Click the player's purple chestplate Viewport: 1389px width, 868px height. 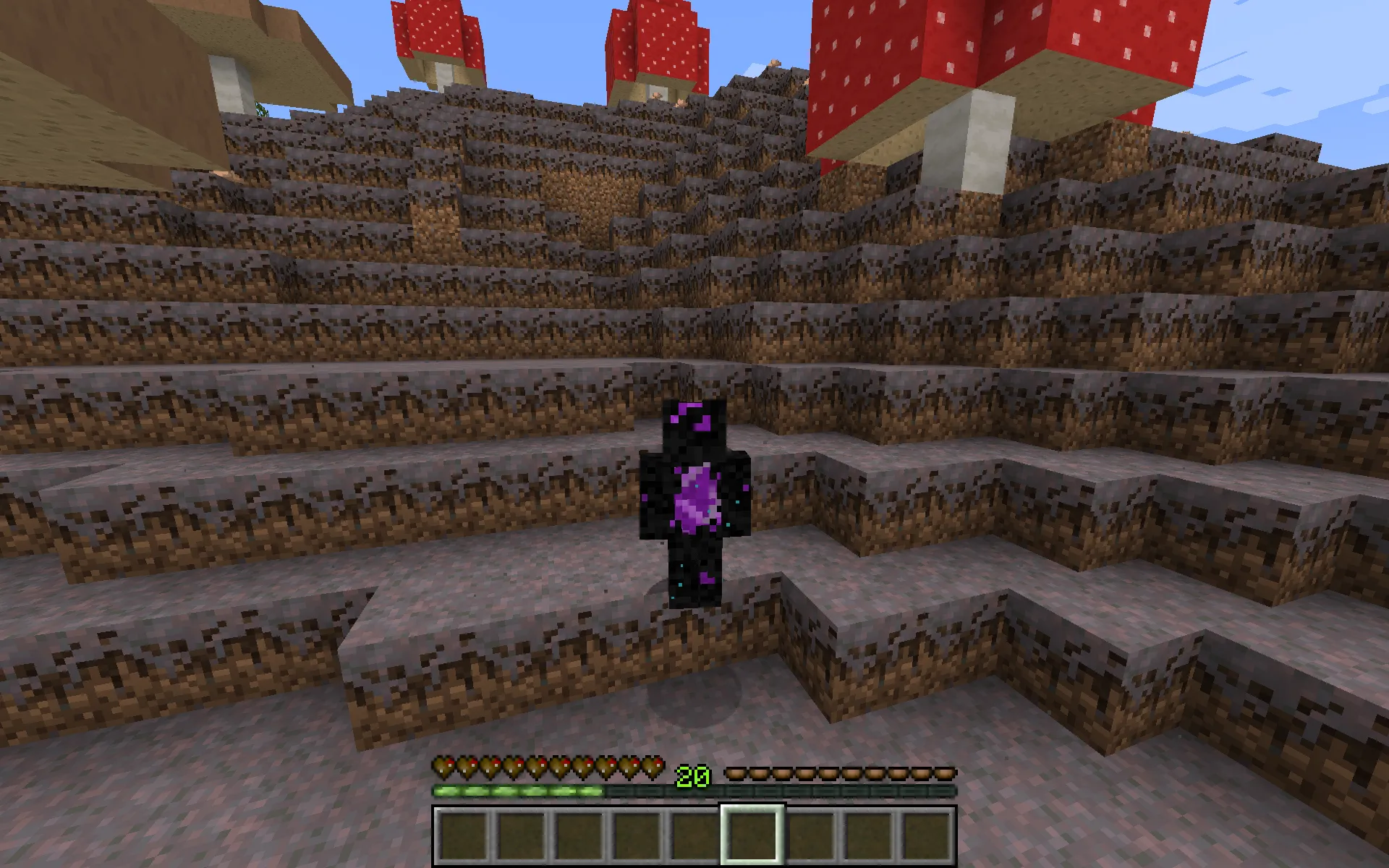tap(696, 495)
